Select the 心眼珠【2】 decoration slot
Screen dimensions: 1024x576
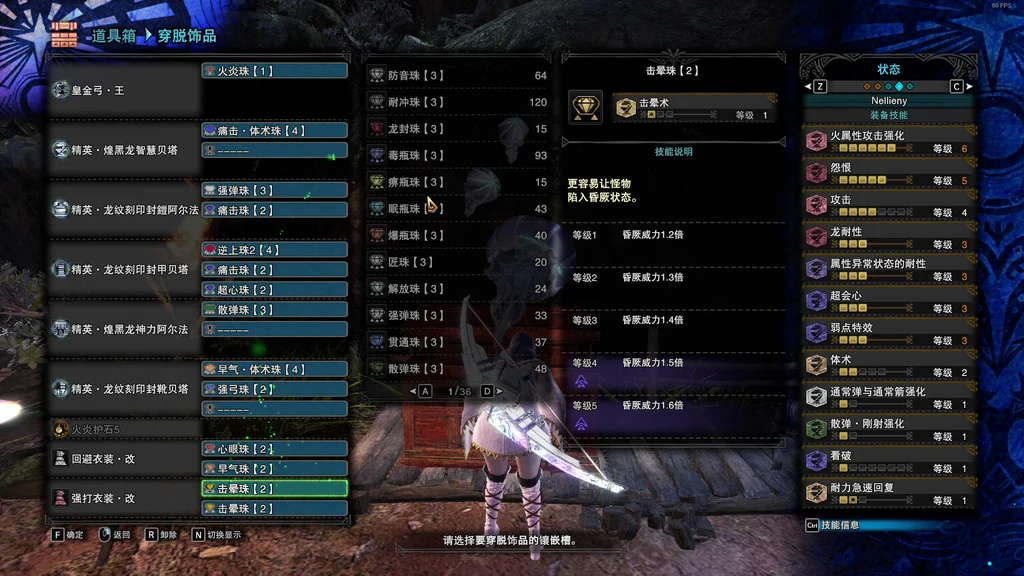click(274, 449)
